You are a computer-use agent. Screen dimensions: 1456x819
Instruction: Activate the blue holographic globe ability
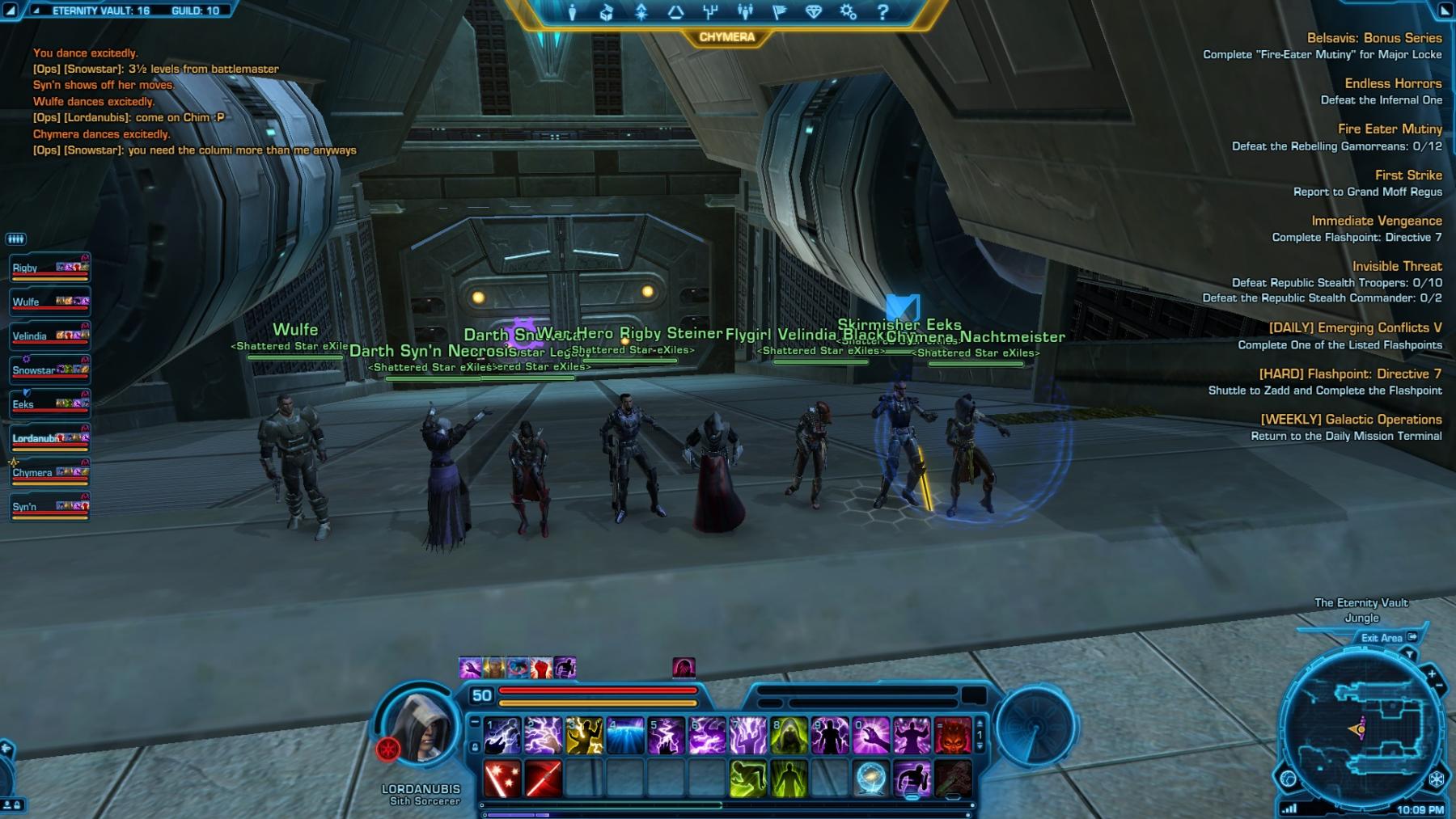[x=871, y=779]
